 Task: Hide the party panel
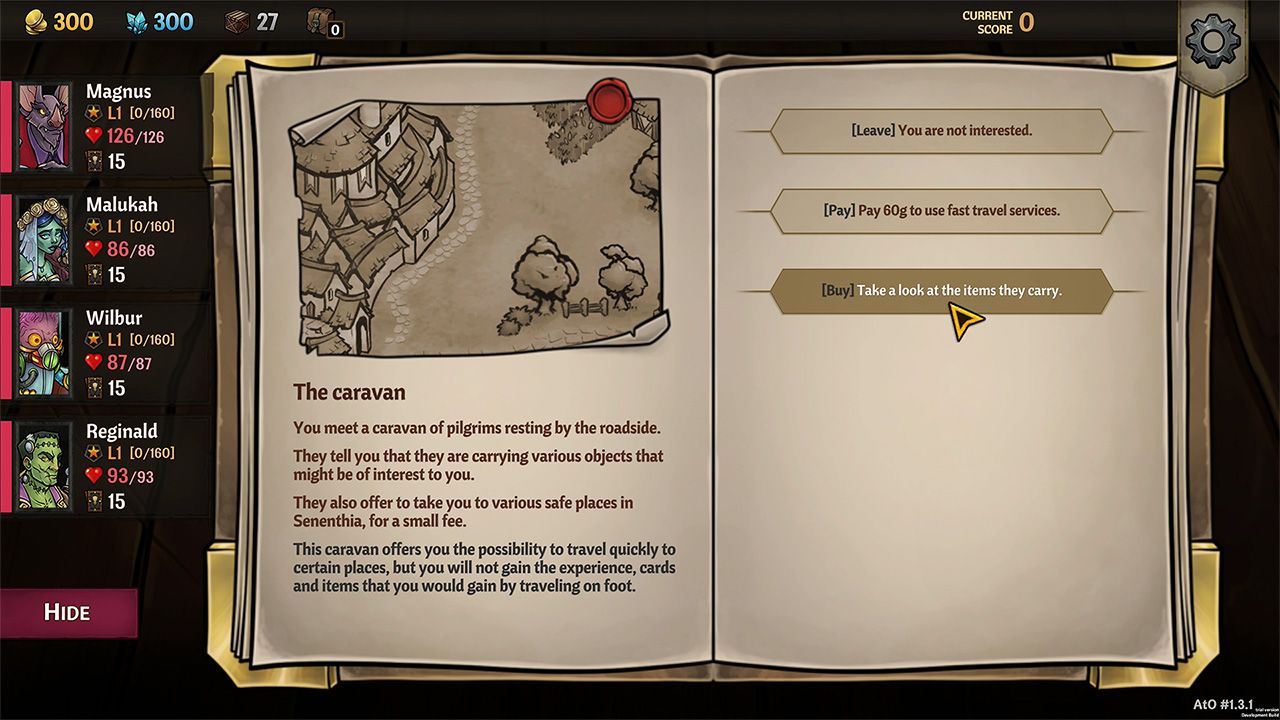[x=66, y=611]
